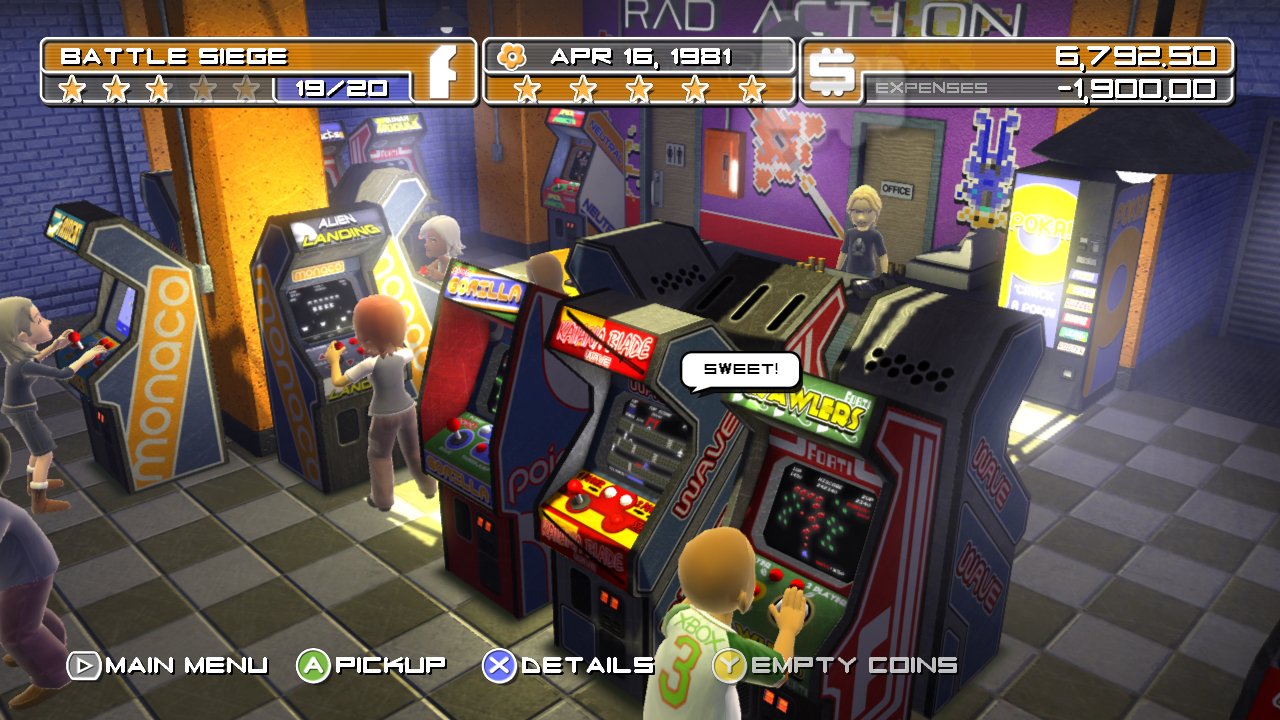
Task: Click the flower icon next to the date
Action: [513, 56]
